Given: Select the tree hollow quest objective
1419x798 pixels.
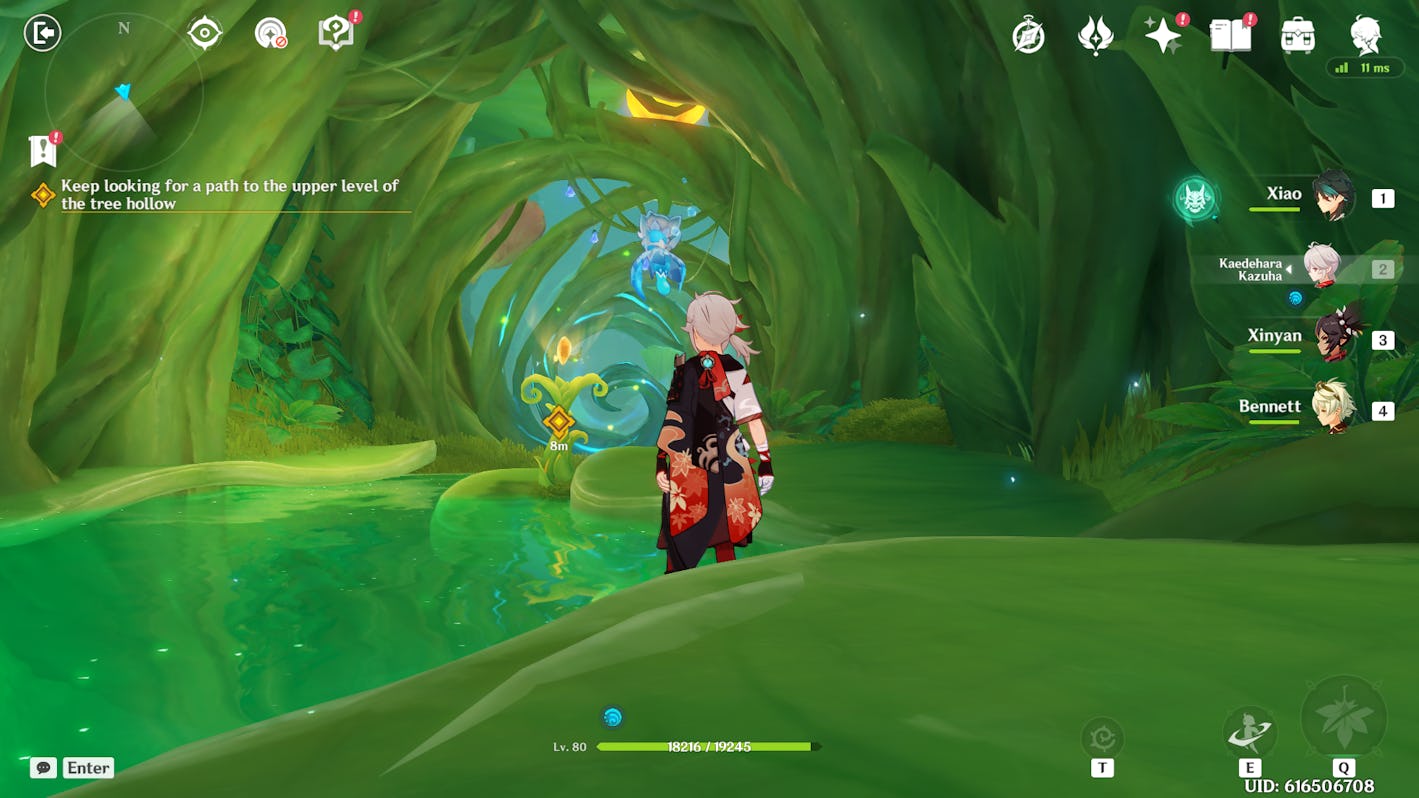Looking at the screenshot, I should click(x=229, y=194).
